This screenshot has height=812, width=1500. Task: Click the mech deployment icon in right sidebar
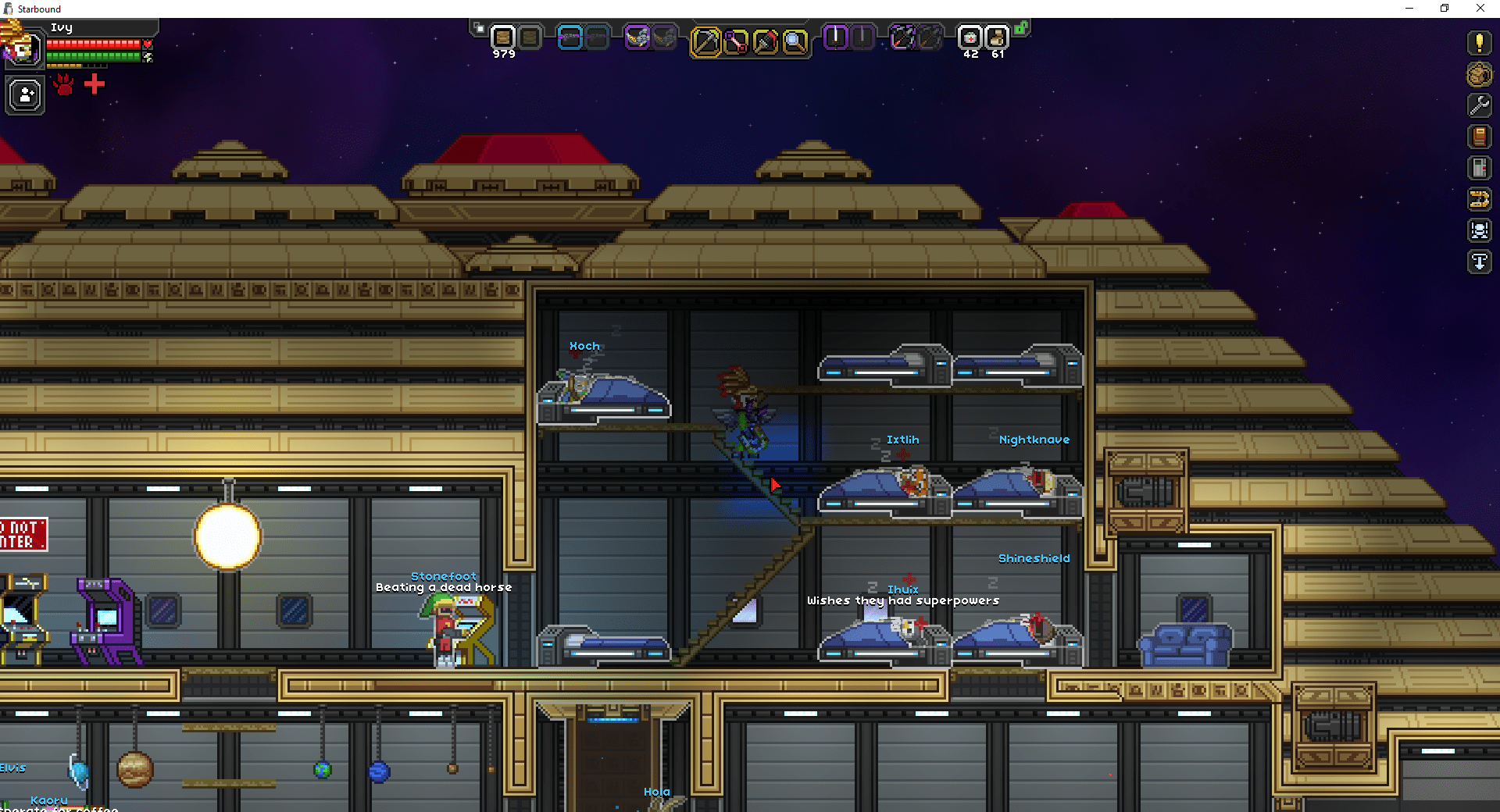[1479, 230]
